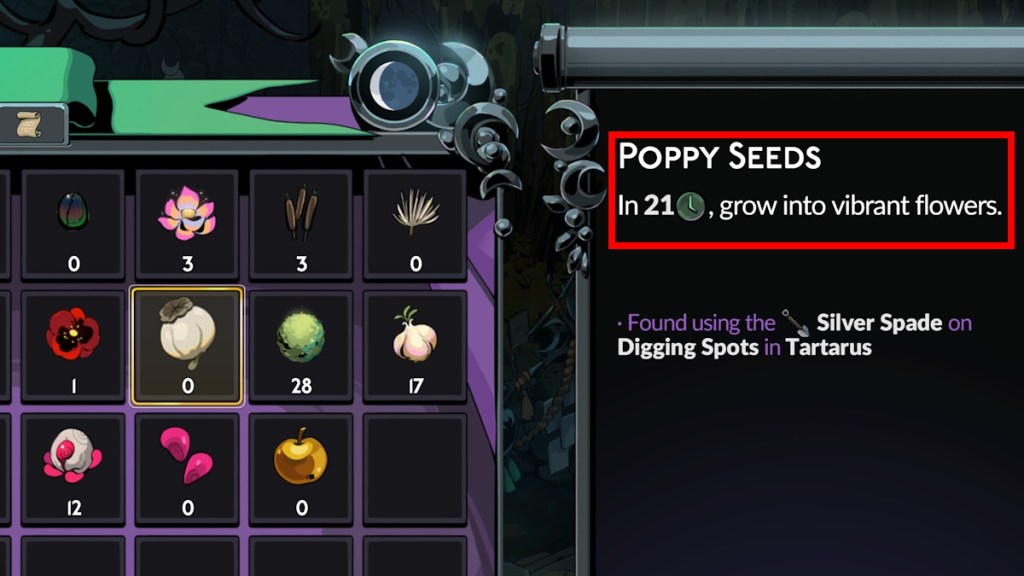This screenshot has width=1024, height=576.
Task: Choose the dark iridescent seed slot
Action: pos(73,223)
